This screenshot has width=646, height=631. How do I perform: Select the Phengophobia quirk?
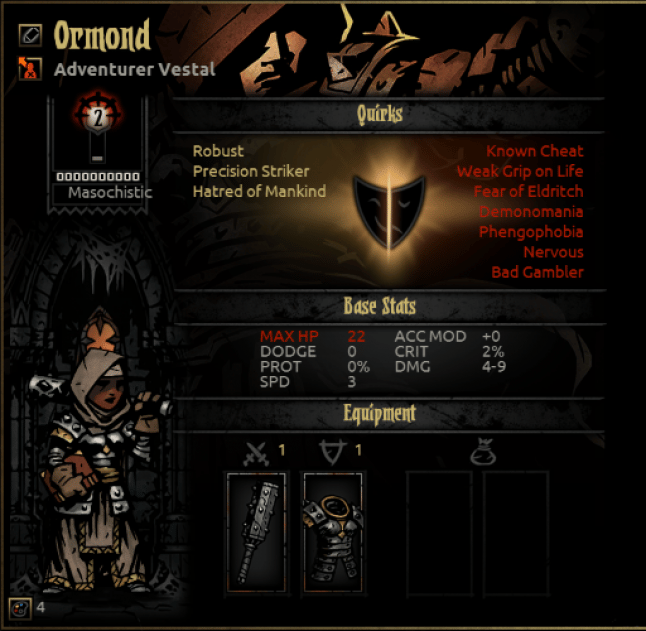pyautogui.click(x=531, y=232)
